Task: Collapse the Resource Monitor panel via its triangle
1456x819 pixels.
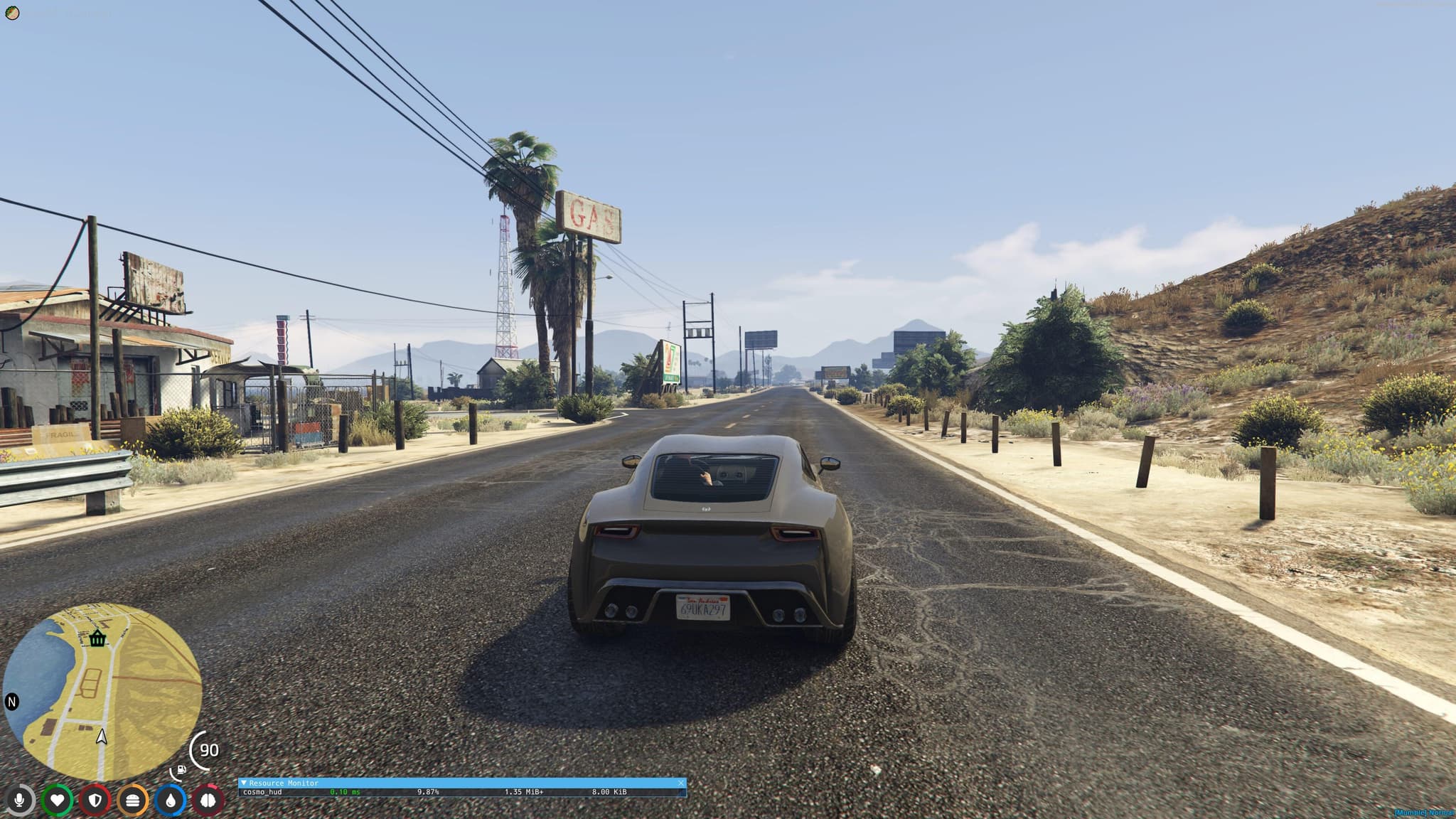Action: (245, 783)
